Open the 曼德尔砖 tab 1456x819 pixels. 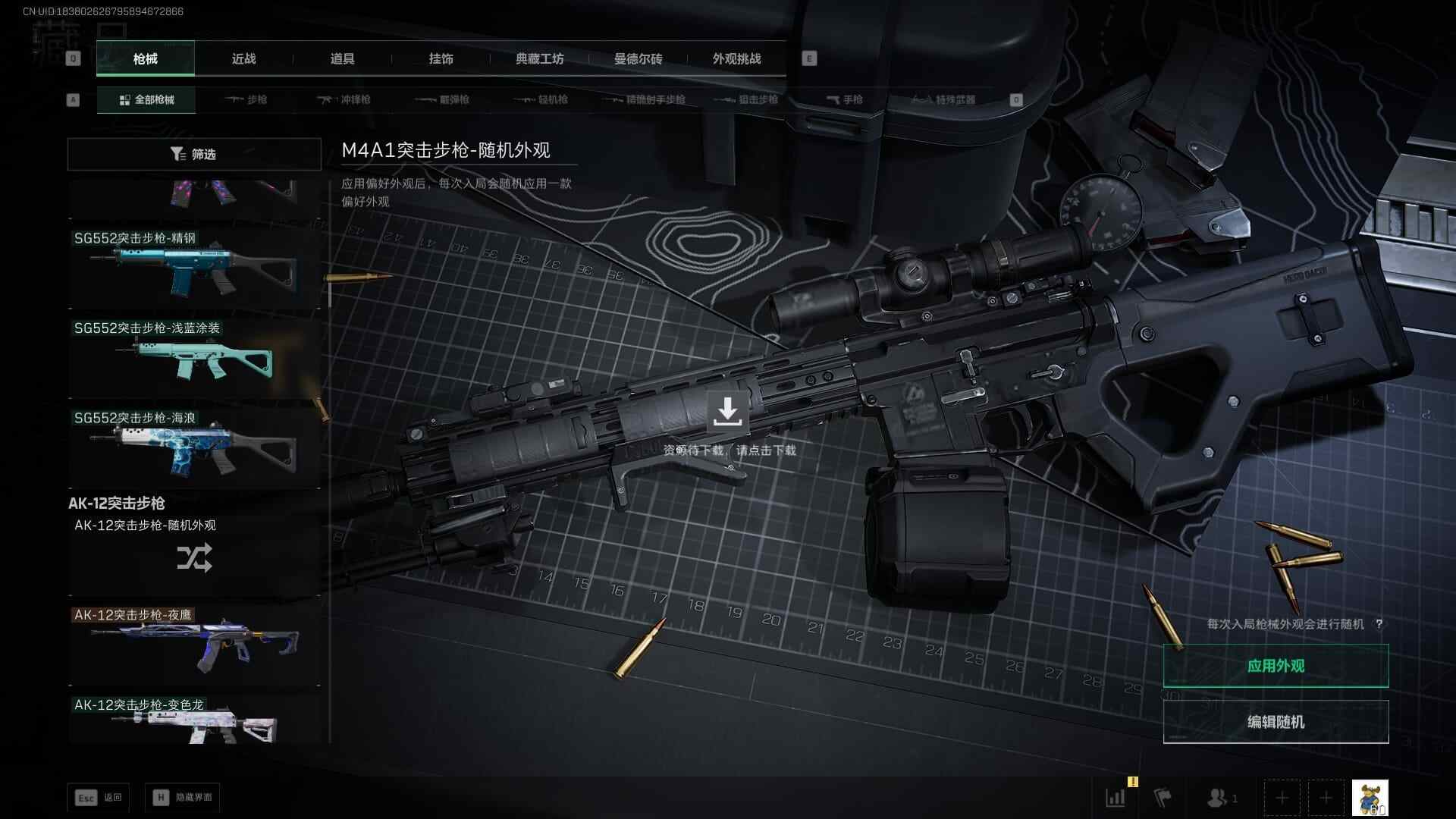tap(638, 58)
